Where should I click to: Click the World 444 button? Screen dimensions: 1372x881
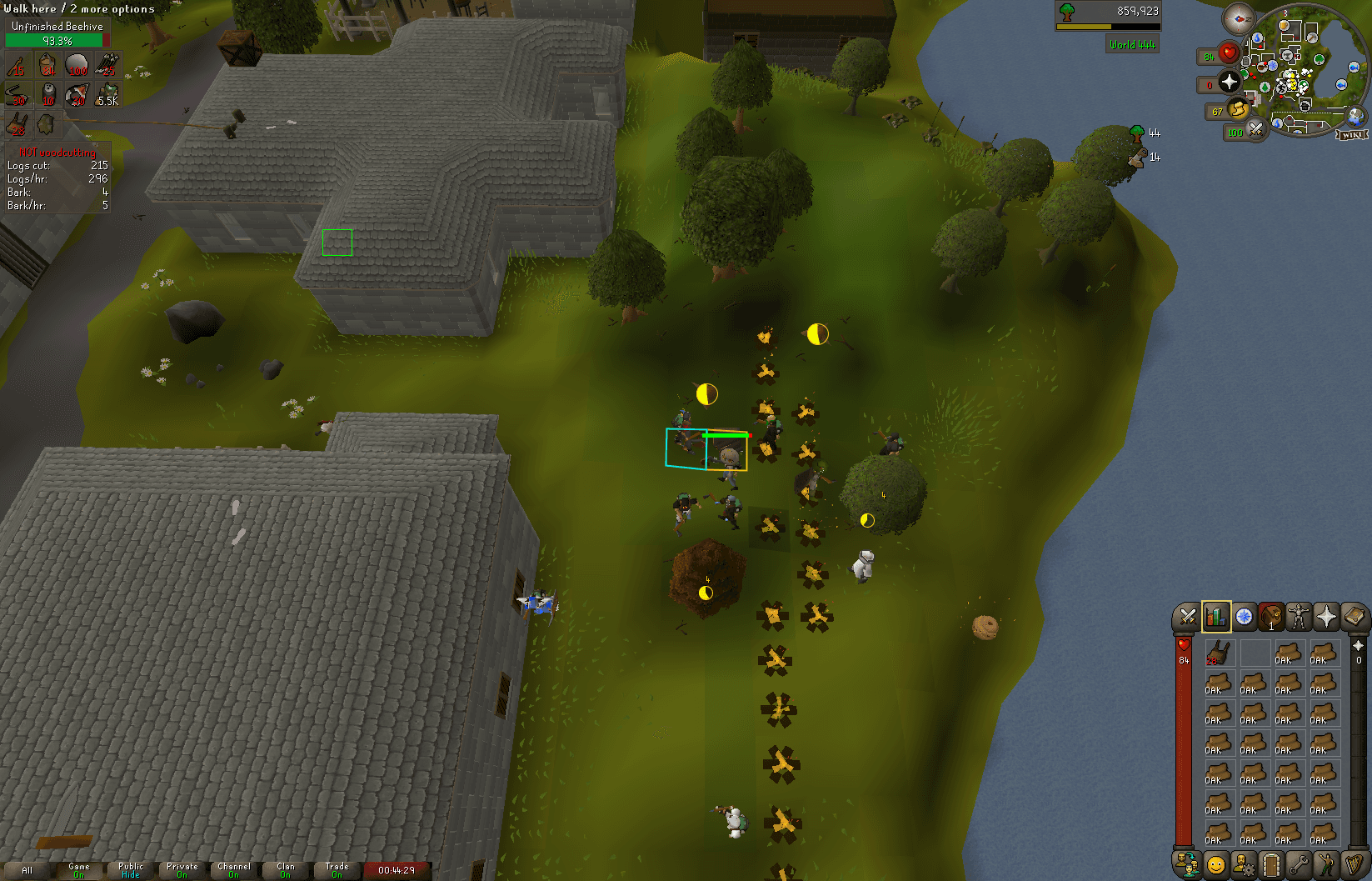pyautogui.click(x=1132, y=43)
